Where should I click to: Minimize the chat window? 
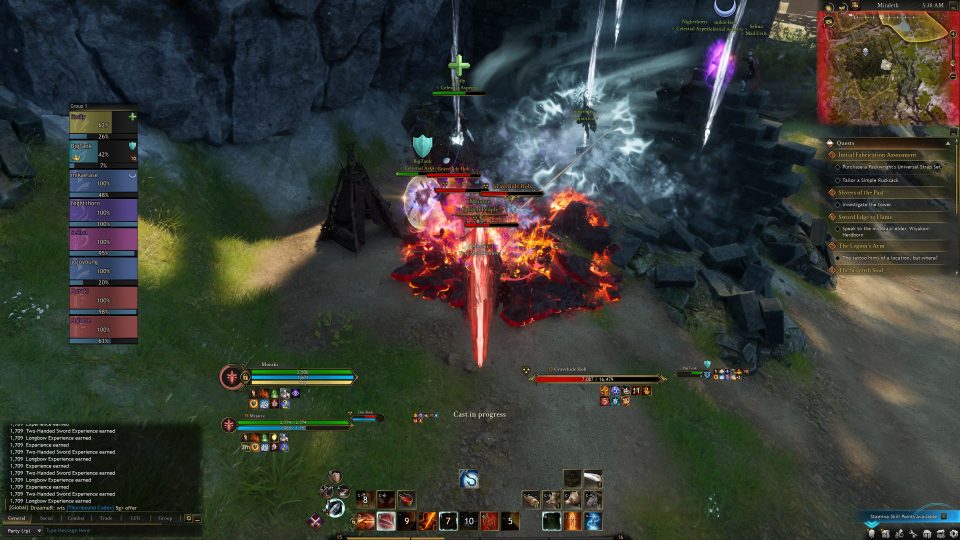[197, 518]
